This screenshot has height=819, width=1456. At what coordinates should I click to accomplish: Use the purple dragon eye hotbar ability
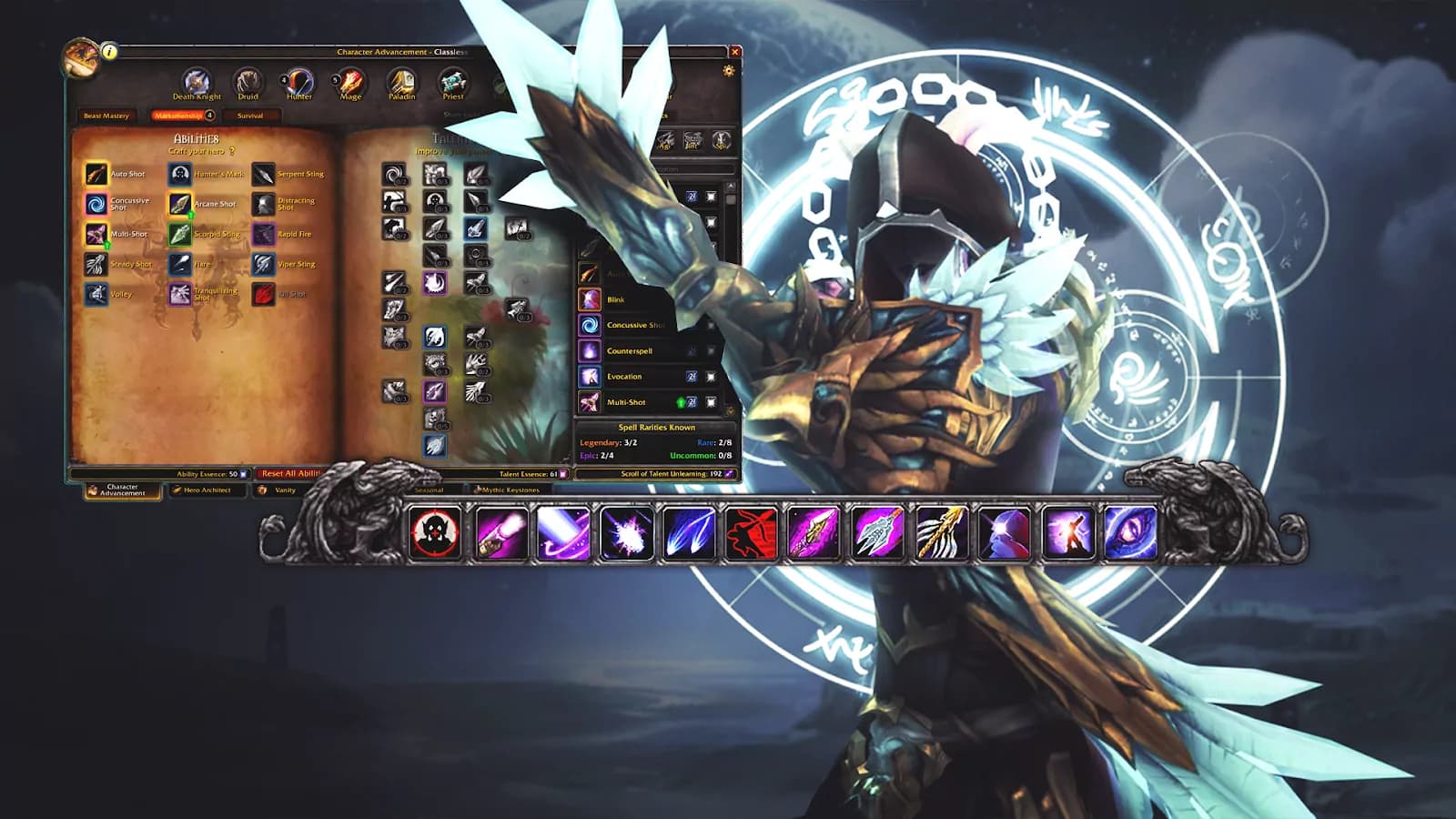[x=1131, y=532]
